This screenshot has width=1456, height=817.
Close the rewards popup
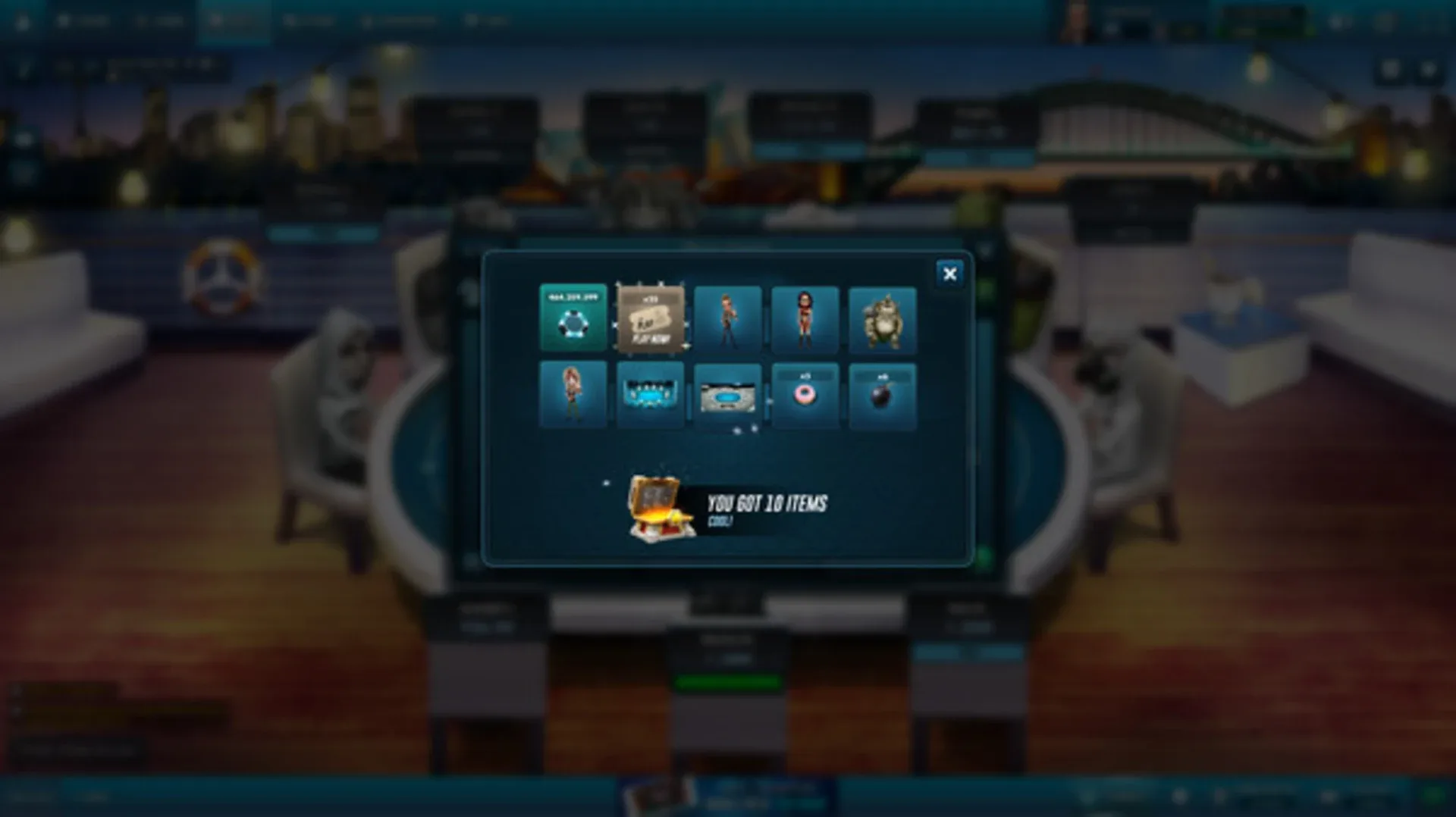point(949,274)
